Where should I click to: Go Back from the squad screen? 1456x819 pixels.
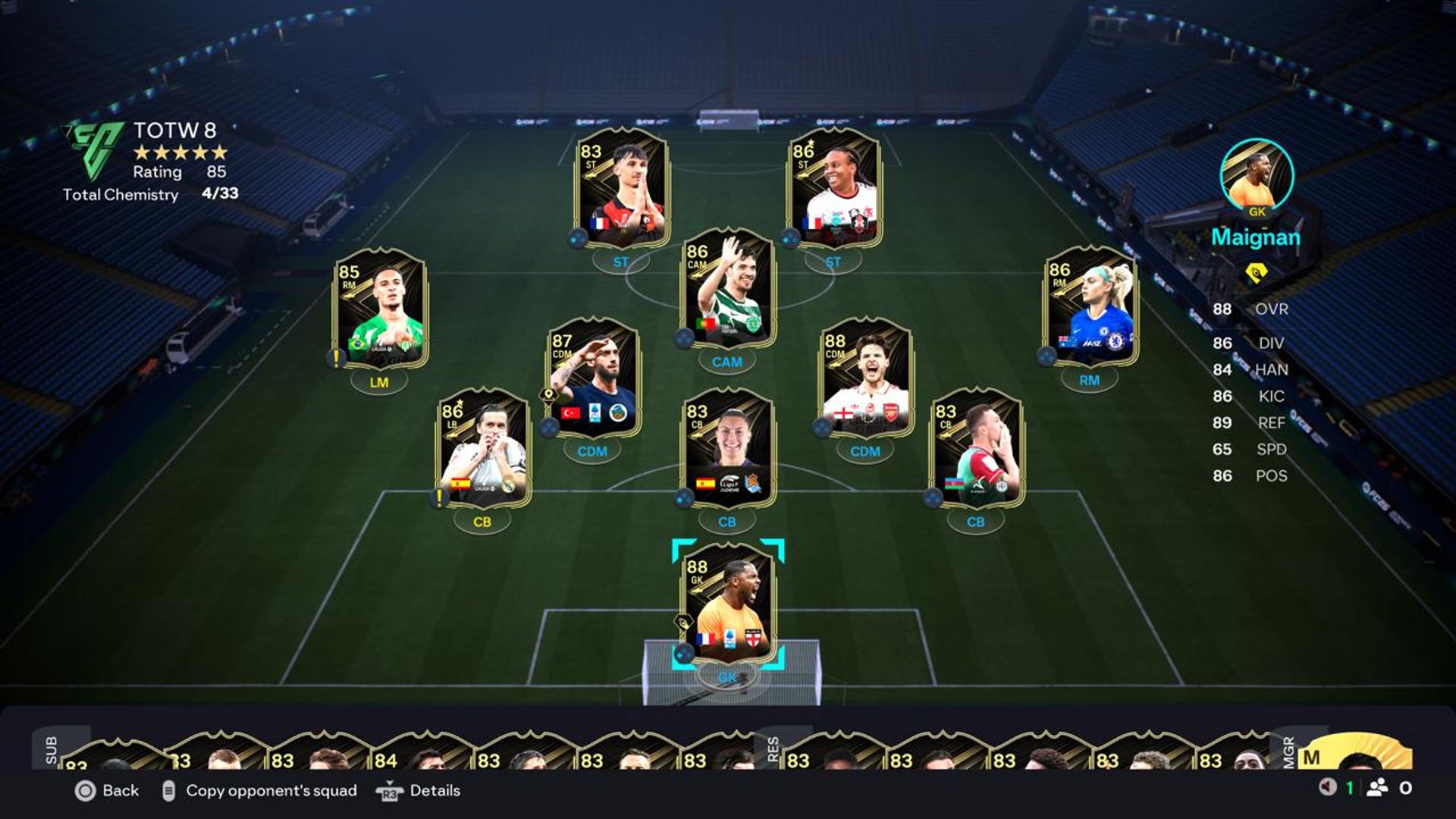[107, 790]
